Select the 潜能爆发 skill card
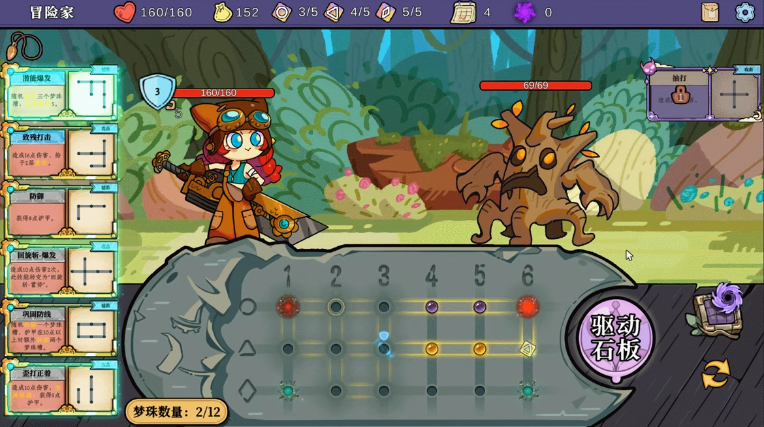 60,96
